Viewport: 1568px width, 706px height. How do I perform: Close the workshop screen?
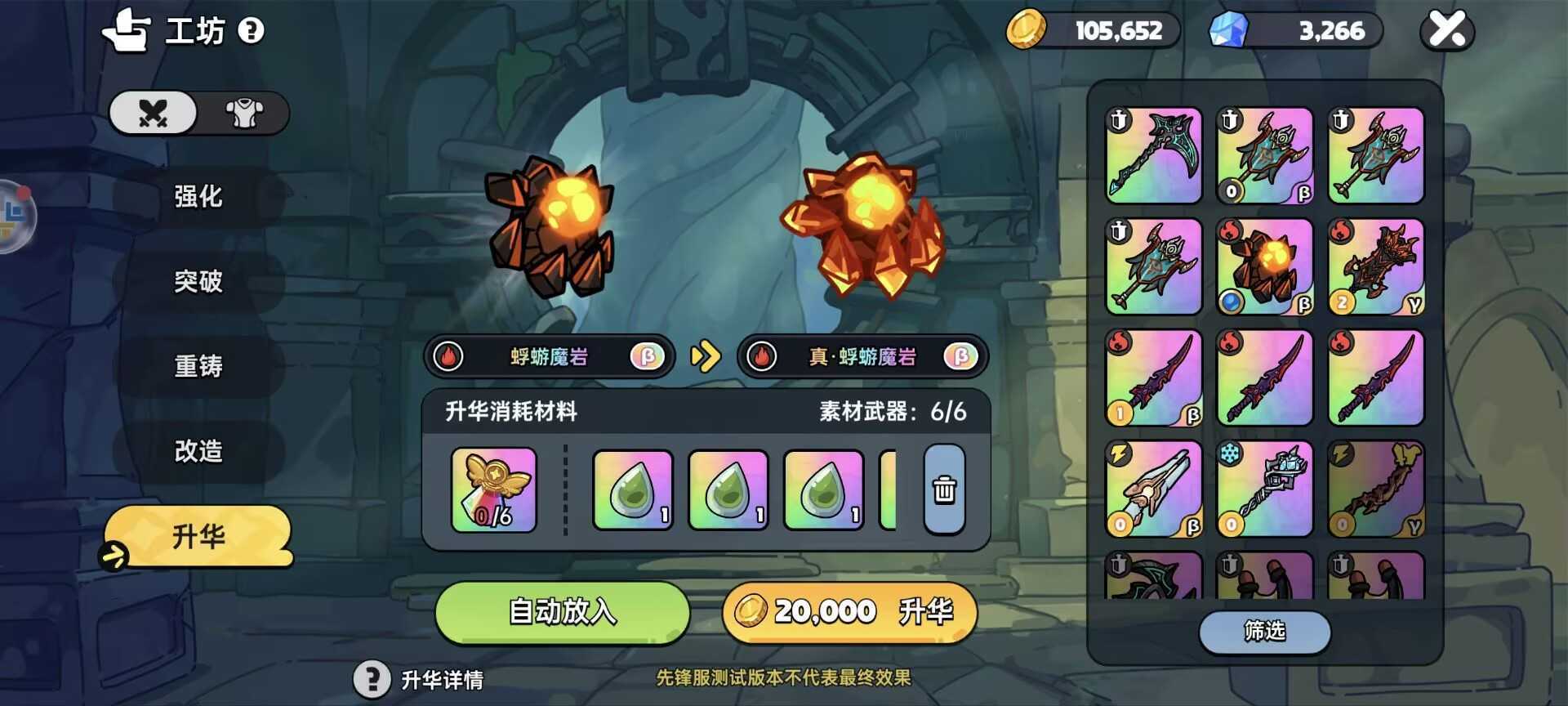(x=1447, y=30)
